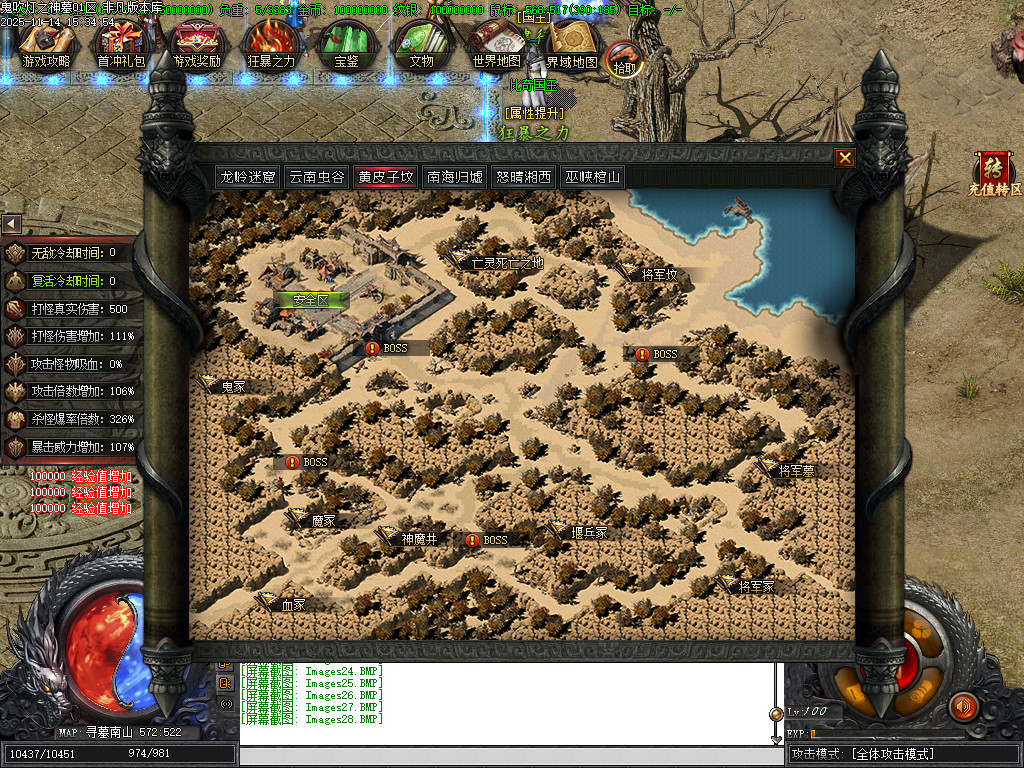Open the 游戏攻略 game guide icon
This screenshot has width=1024, height=768.
[46, 45]
